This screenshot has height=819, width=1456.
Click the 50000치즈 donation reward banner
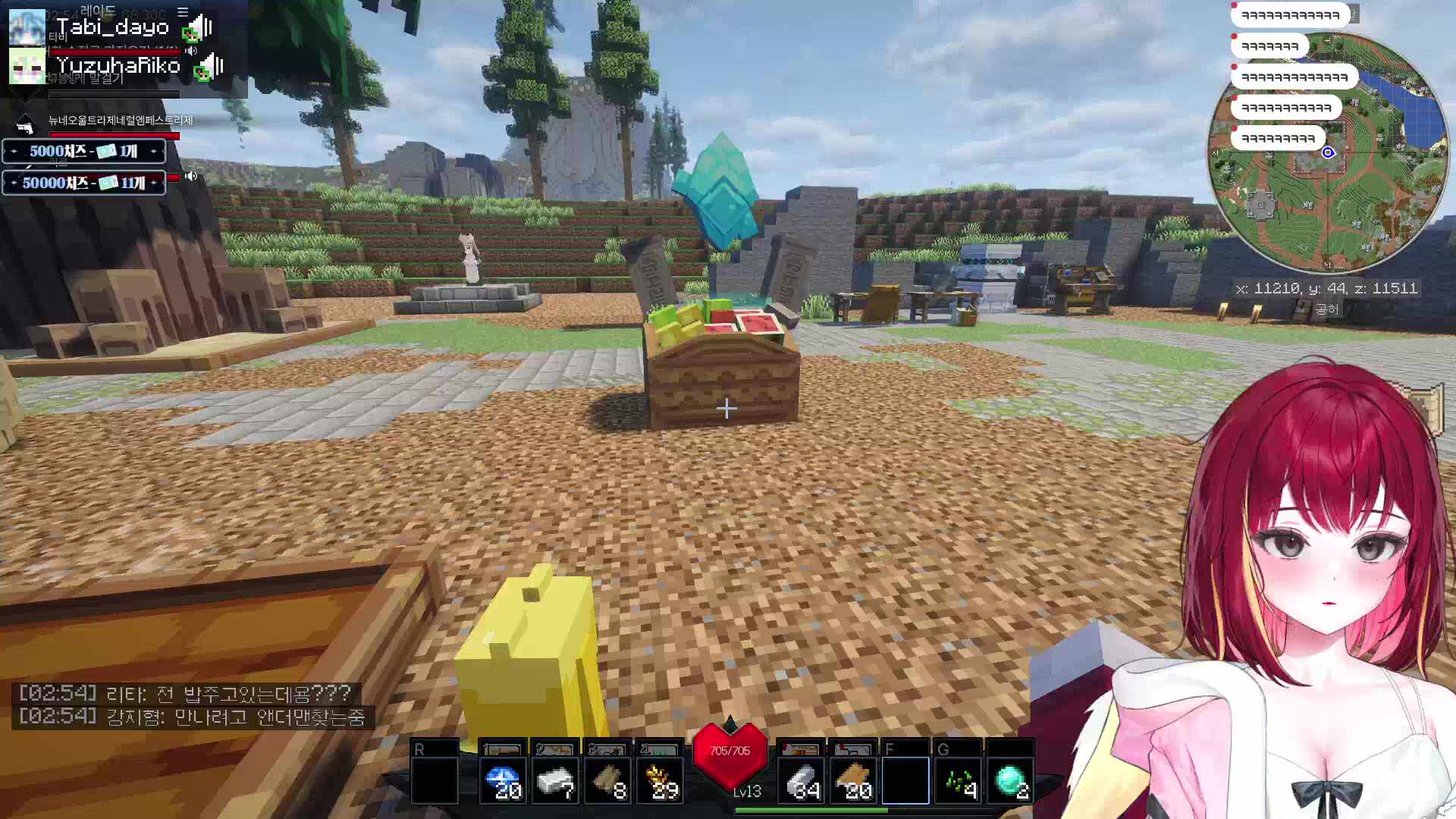(x=83, y=183)
